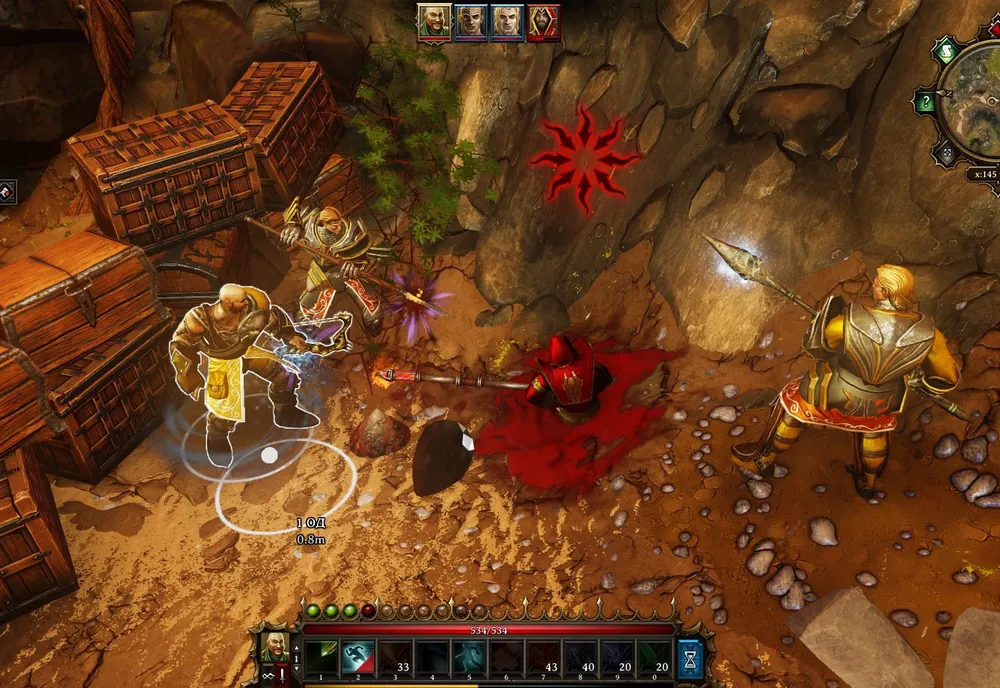Viewport: 1000px width, 688px height.
Task: Click the red exclamation mark button
Action: click(x=282, y=676)
